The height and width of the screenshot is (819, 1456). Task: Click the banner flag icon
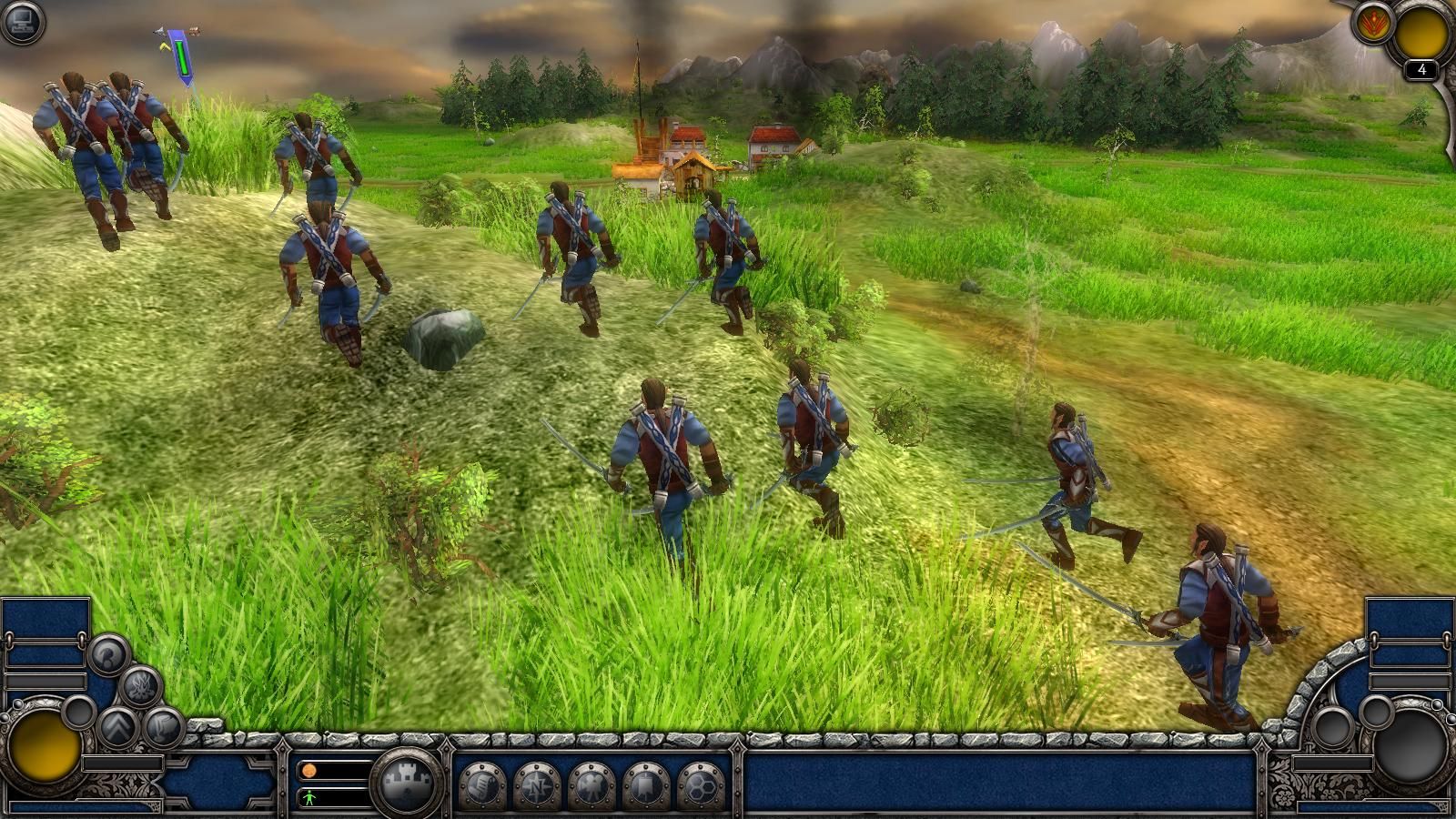pyautogui.click(x=646, y=784)
